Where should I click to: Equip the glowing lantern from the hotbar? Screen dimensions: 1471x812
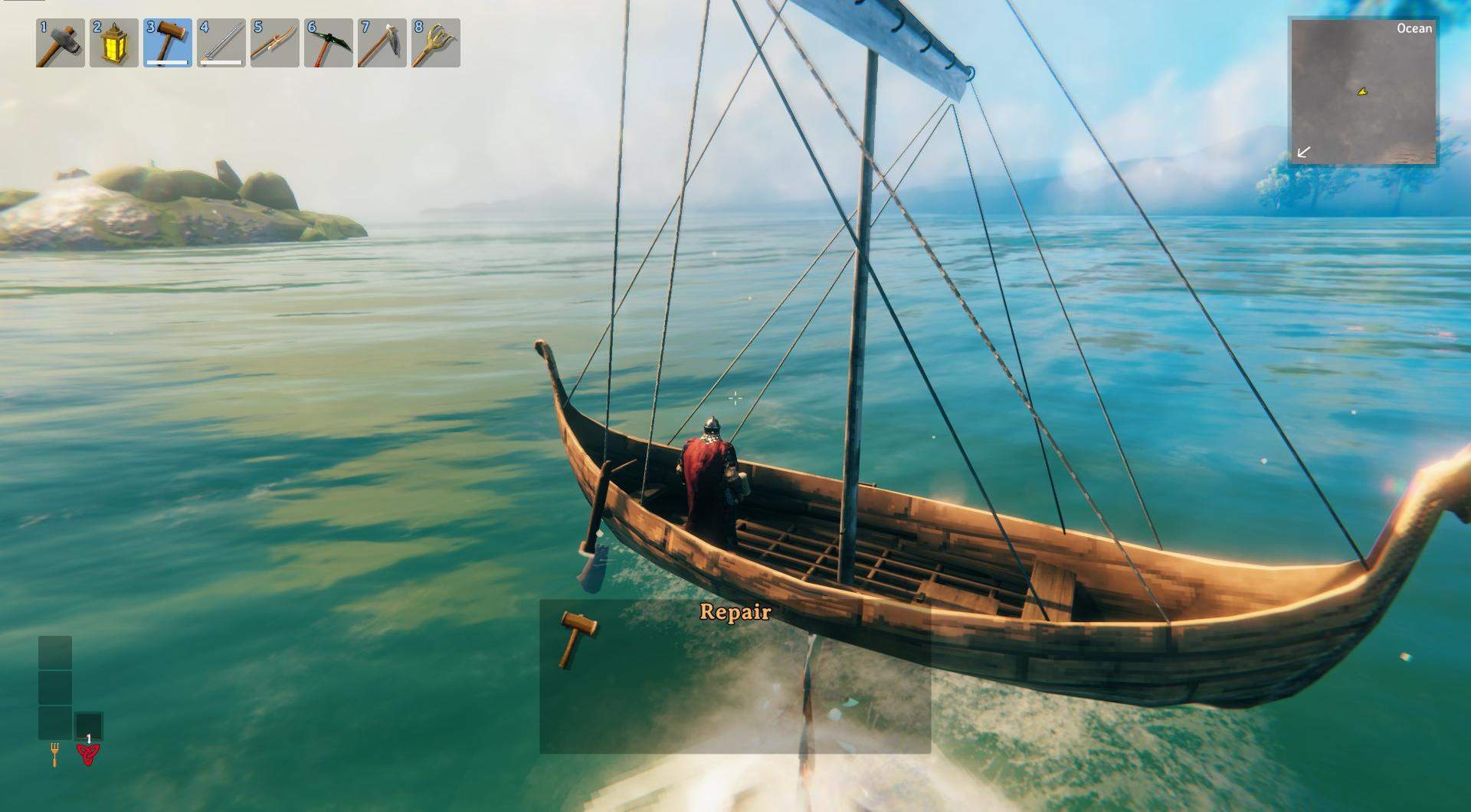113,43
